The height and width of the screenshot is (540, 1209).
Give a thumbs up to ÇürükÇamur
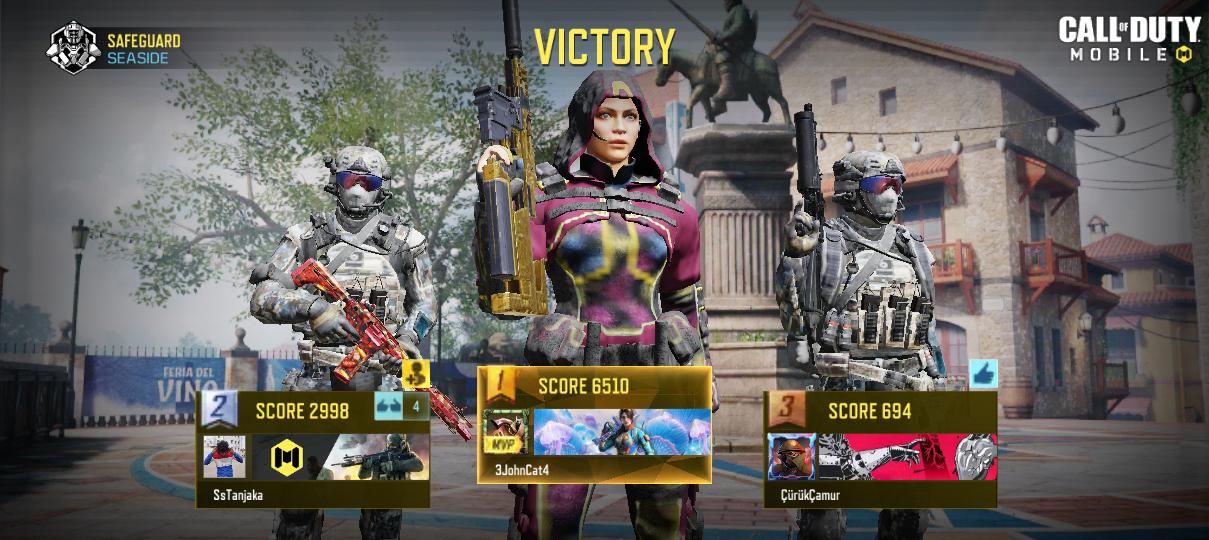[x=983, y=374]
